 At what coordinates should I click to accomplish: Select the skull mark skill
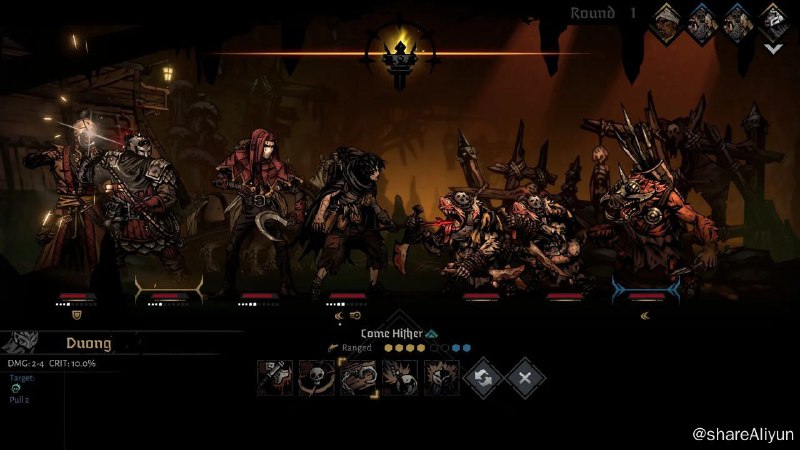pyautogui.click(x=317, y=378)
